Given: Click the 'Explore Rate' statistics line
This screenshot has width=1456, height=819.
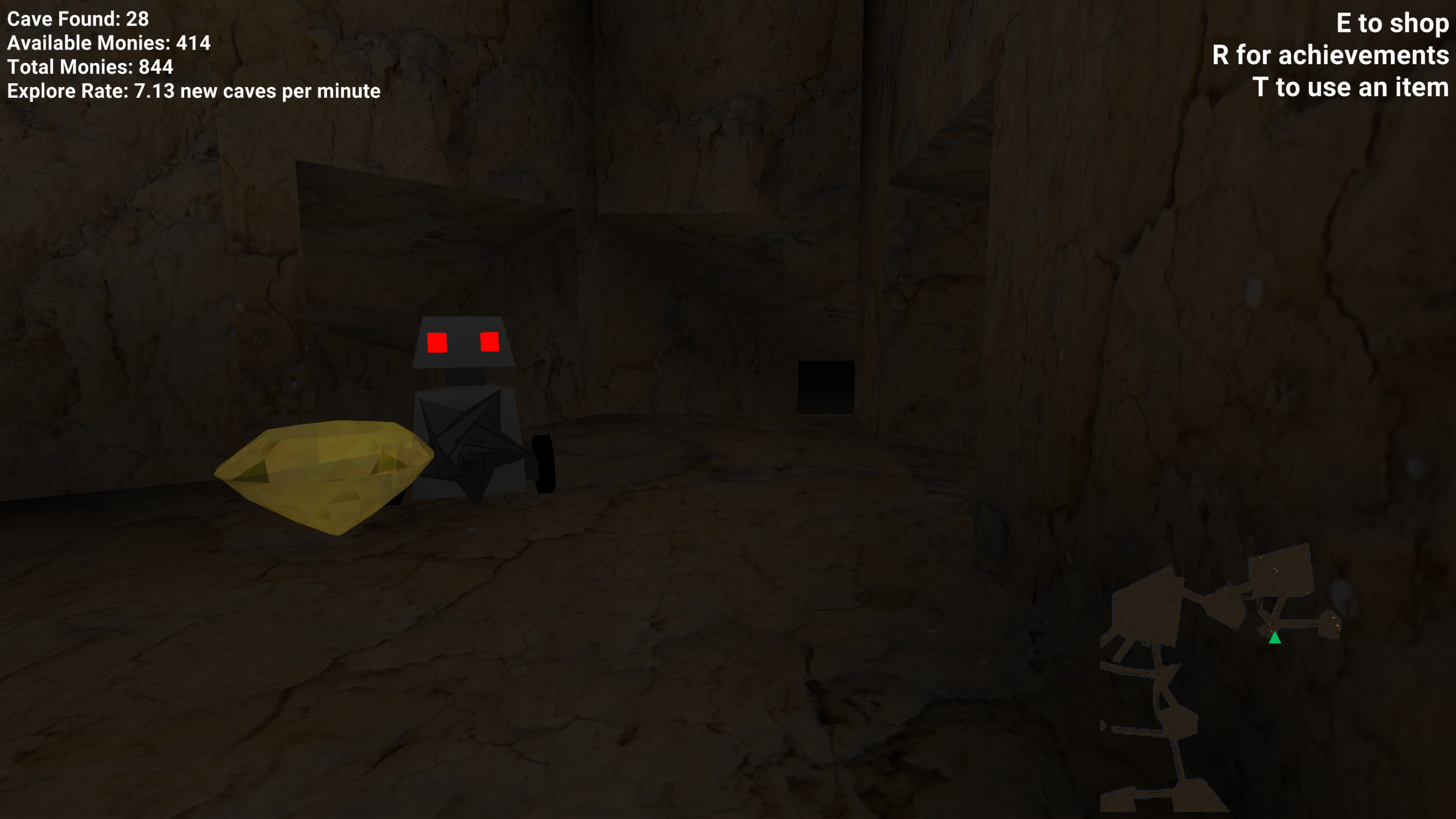Looking at the screenshot, I should [193, 90].
